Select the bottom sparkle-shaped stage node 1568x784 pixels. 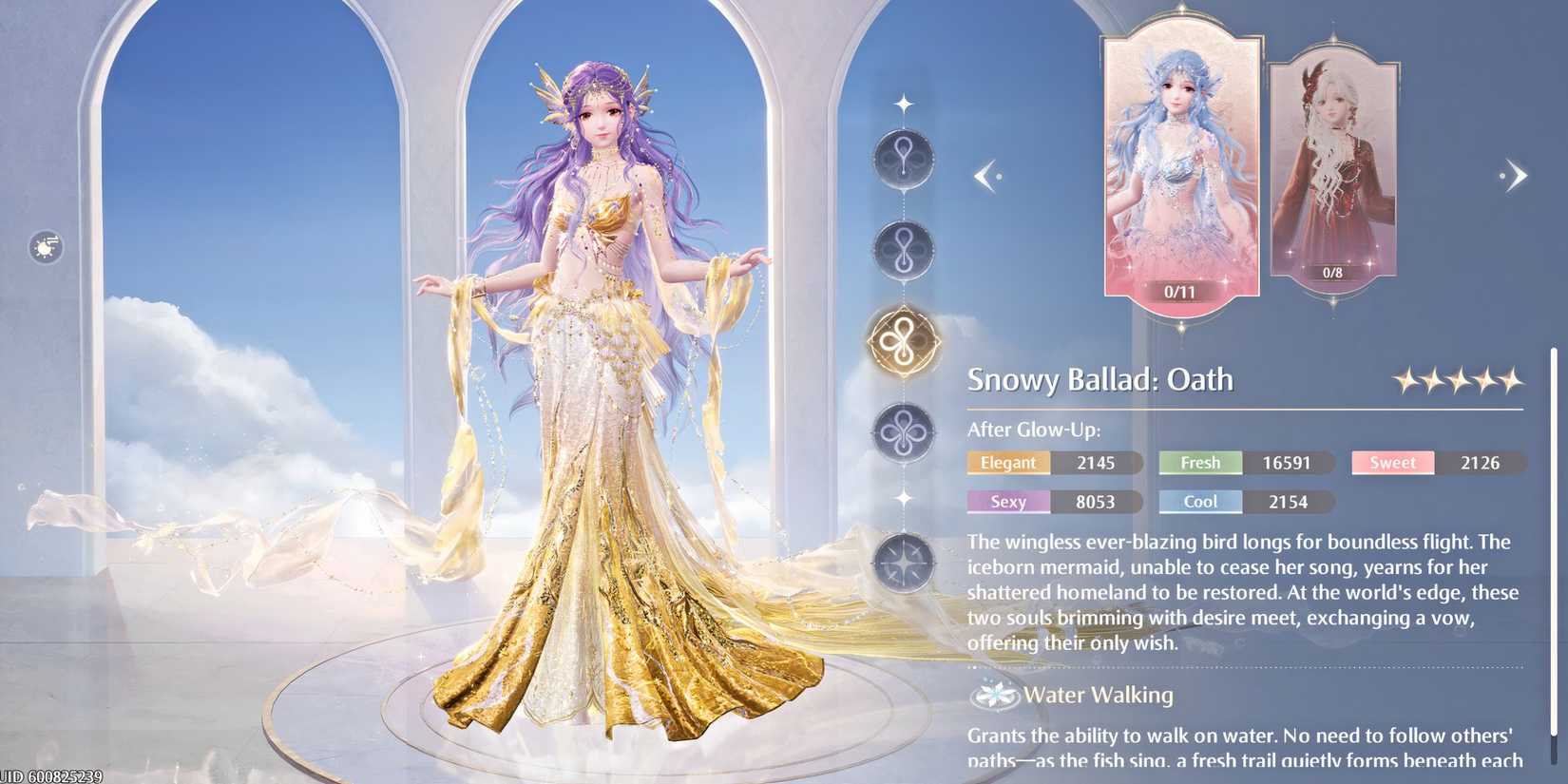tap(903, 563)
